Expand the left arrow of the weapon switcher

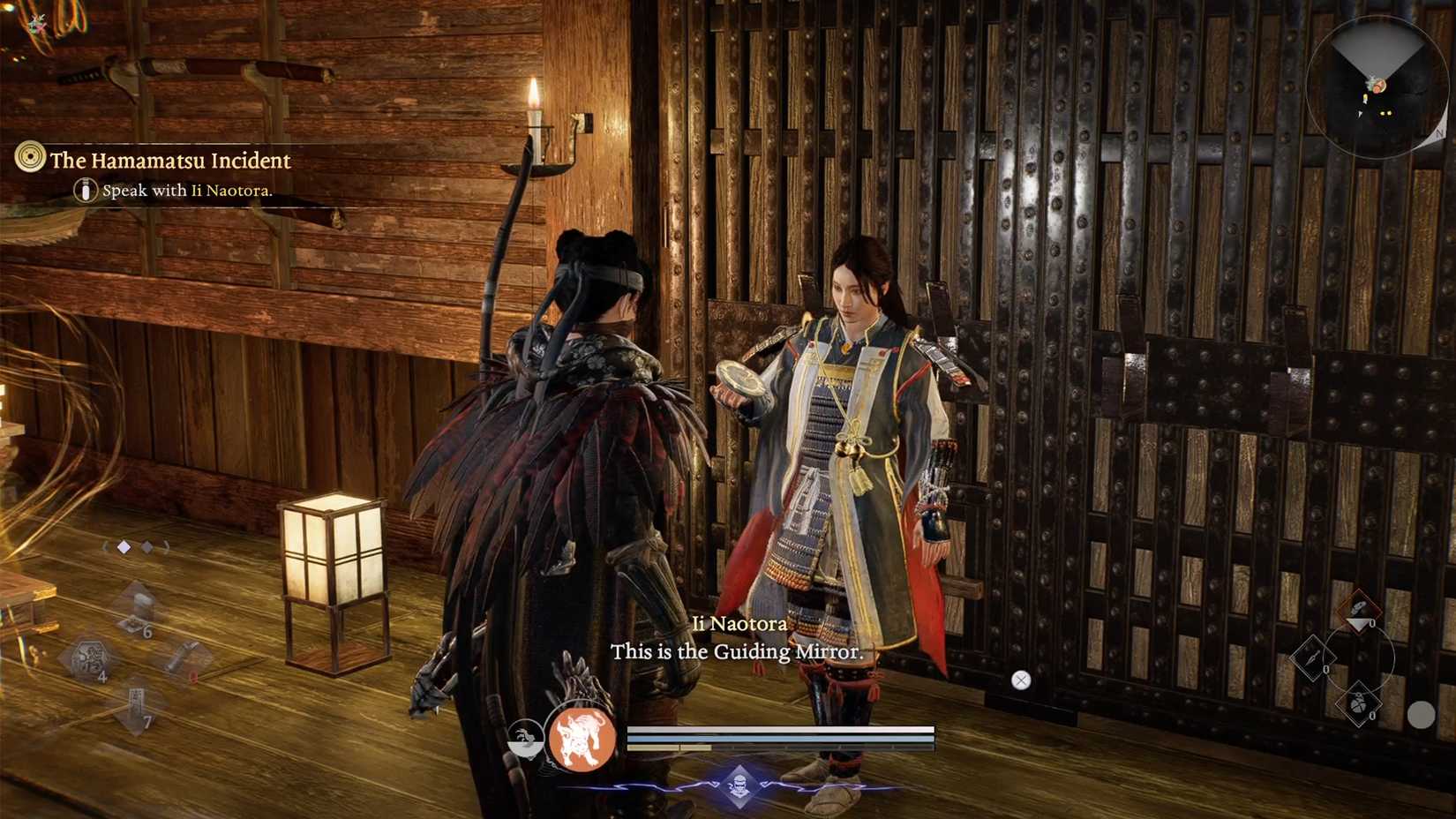(x=105, y=546)
